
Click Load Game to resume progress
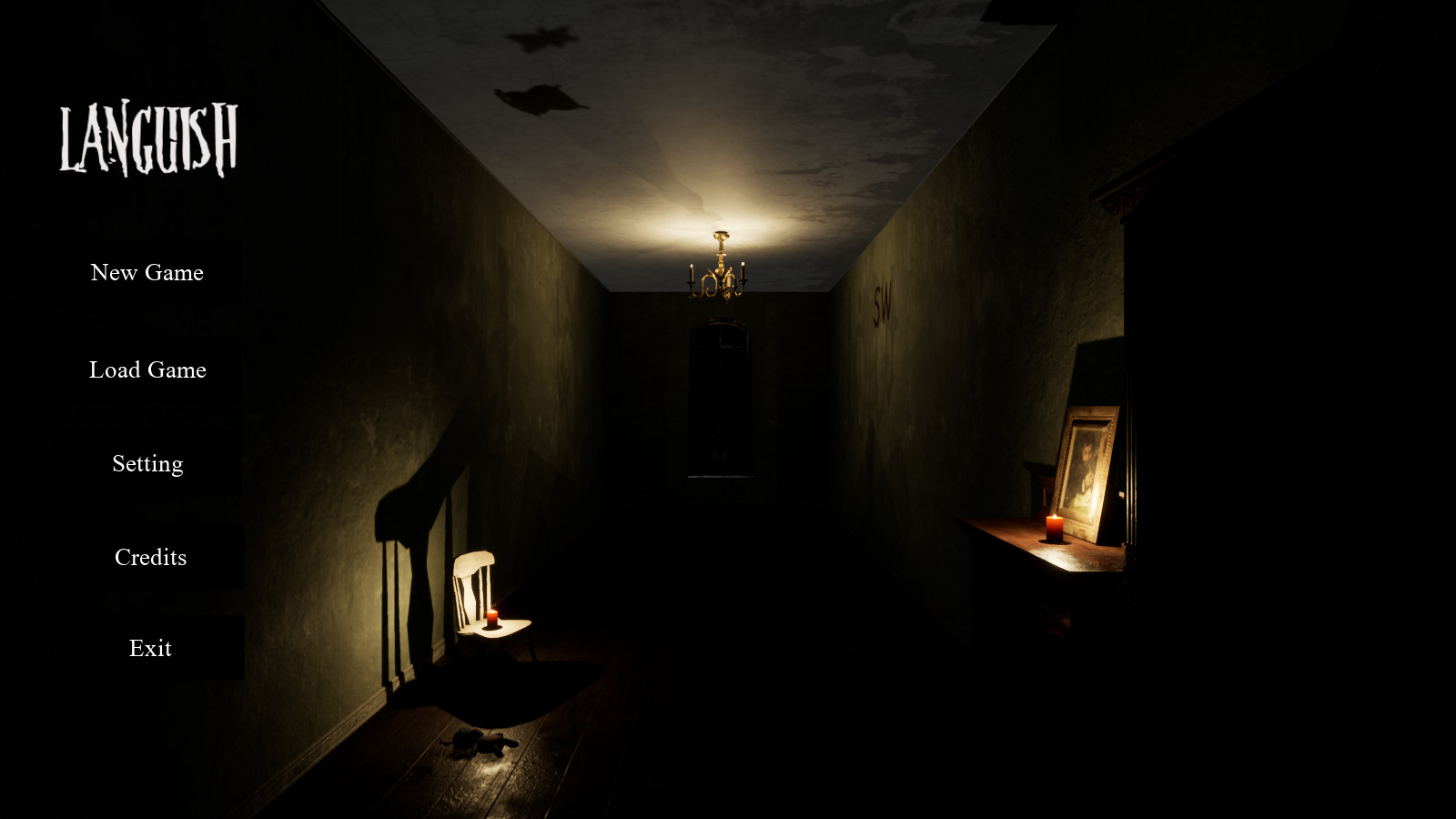click(147, 370)
